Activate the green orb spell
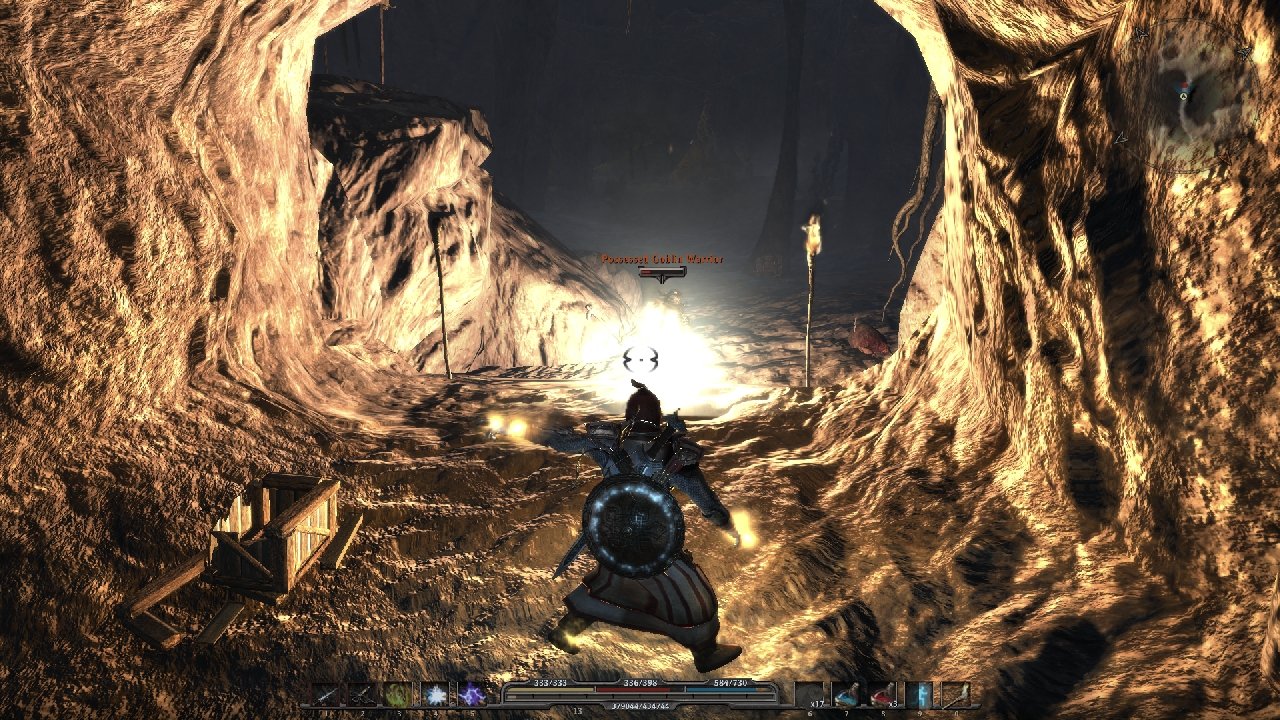This screenshot has height=720, width=1280. [398, 694]
